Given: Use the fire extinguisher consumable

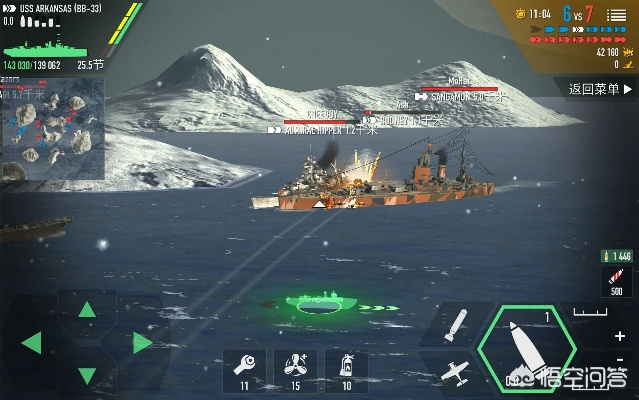Looking at the screenshot, I should pyautogui.click(x=346, y=366).
